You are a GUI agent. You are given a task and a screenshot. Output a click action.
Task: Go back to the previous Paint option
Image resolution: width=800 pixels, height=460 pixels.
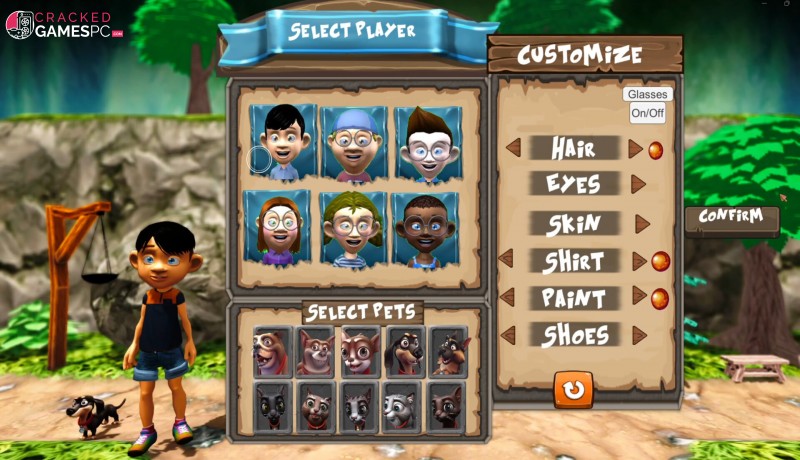[507, 297]
